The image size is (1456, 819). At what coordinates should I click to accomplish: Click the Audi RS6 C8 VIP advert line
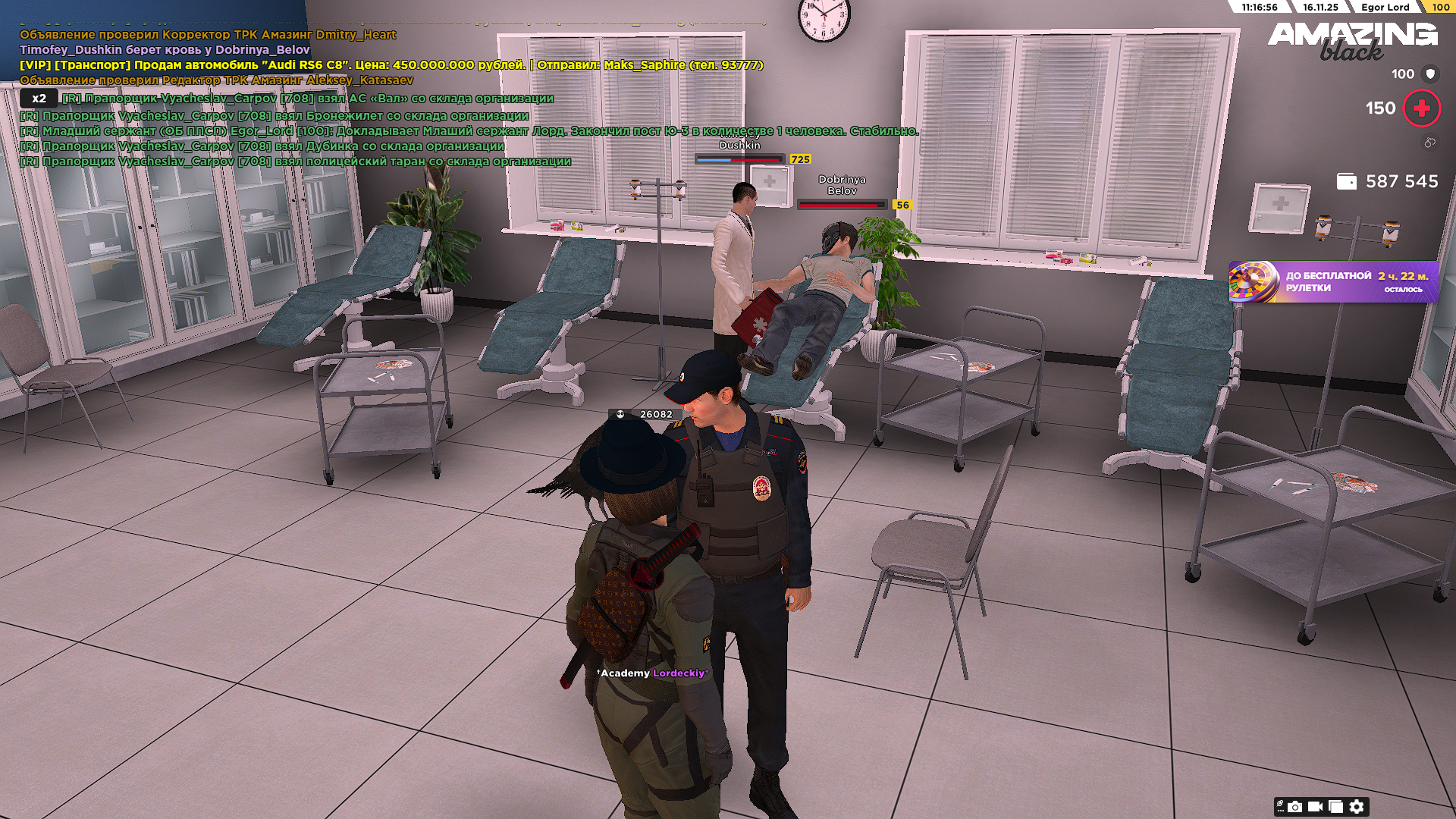tap(391, 65)
